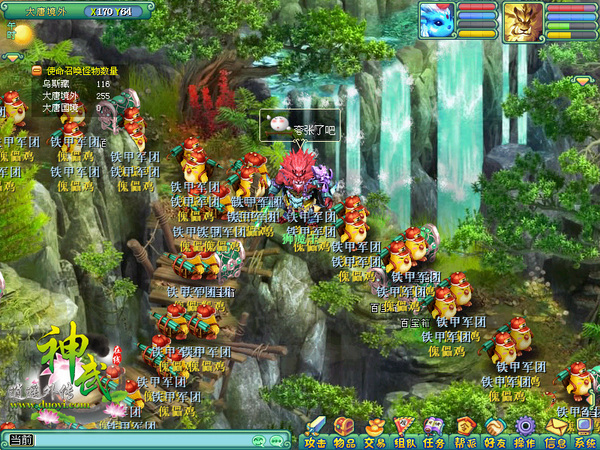Open the 组队 (Team) flag button
600x450 pixels.
(405, 431)
